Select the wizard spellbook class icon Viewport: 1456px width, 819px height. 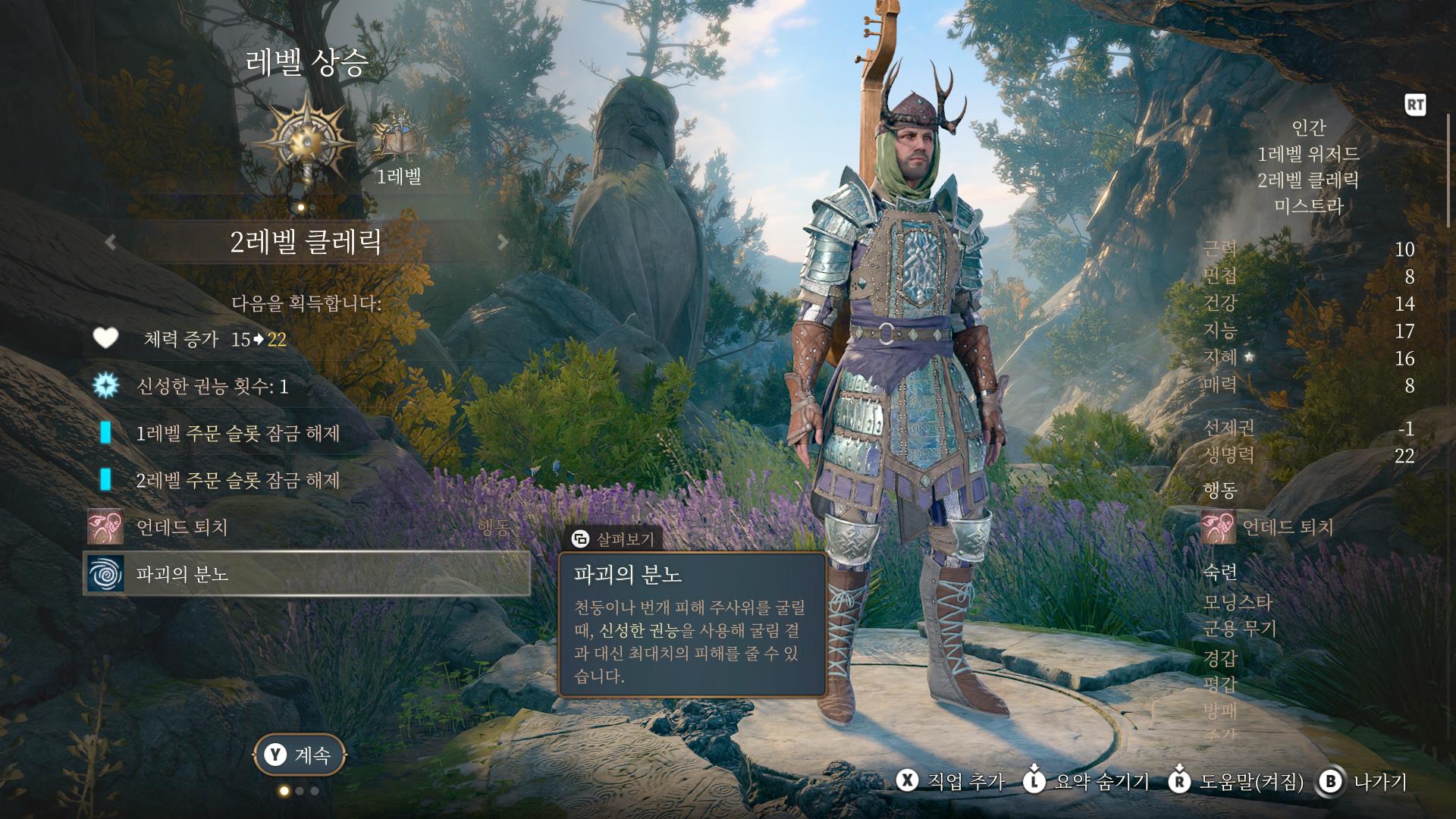[x=394, y=138]
